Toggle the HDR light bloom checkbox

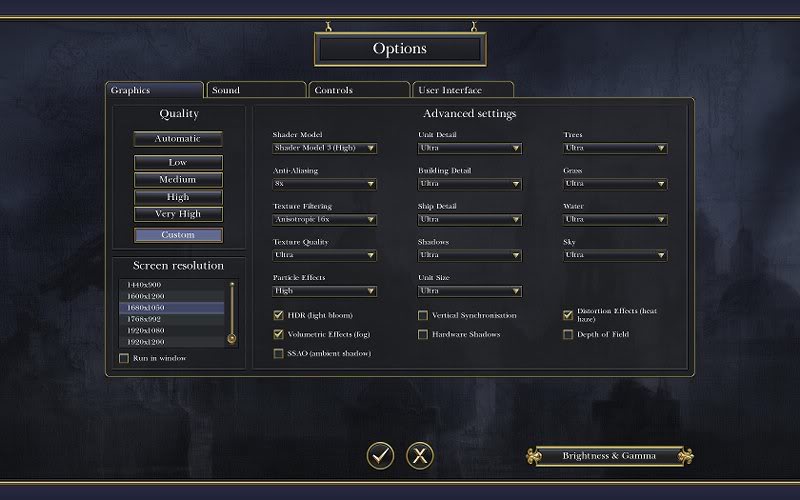click(x=278, y=315)
